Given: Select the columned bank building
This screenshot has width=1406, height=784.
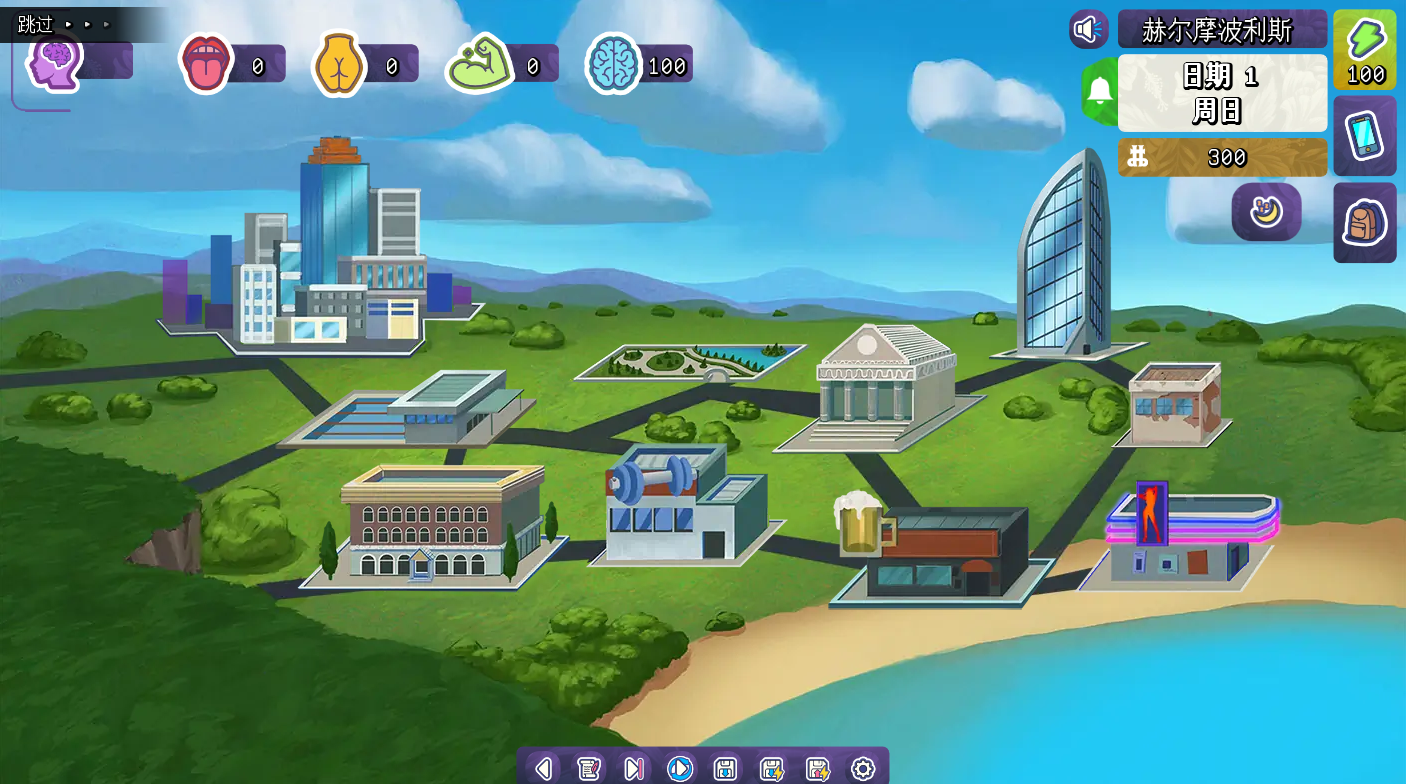Looking at the screenshot, I should (877, 385).
